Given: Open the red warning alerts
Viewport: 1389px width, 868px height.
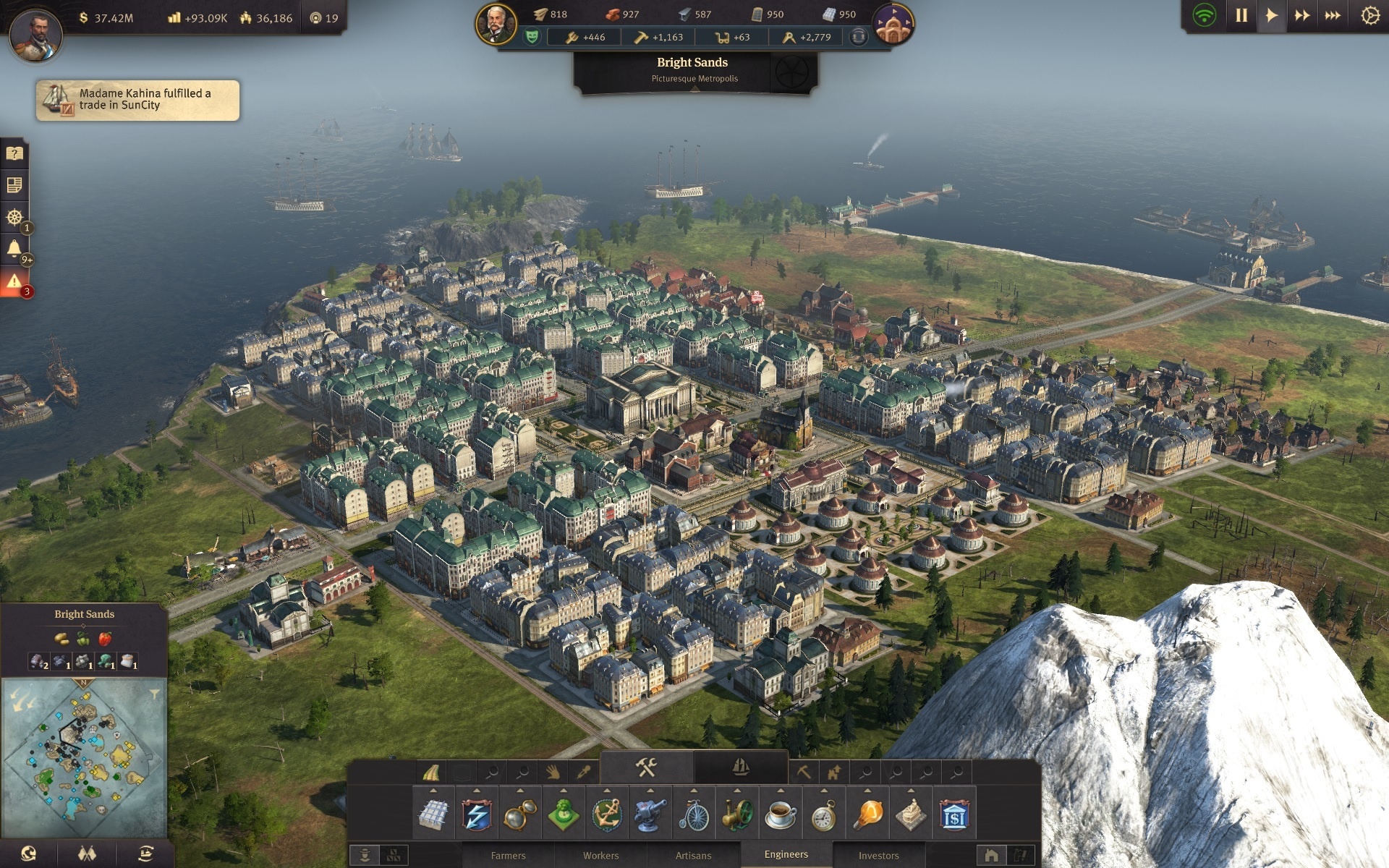Looking at the screenshot, I should point(14,281).
